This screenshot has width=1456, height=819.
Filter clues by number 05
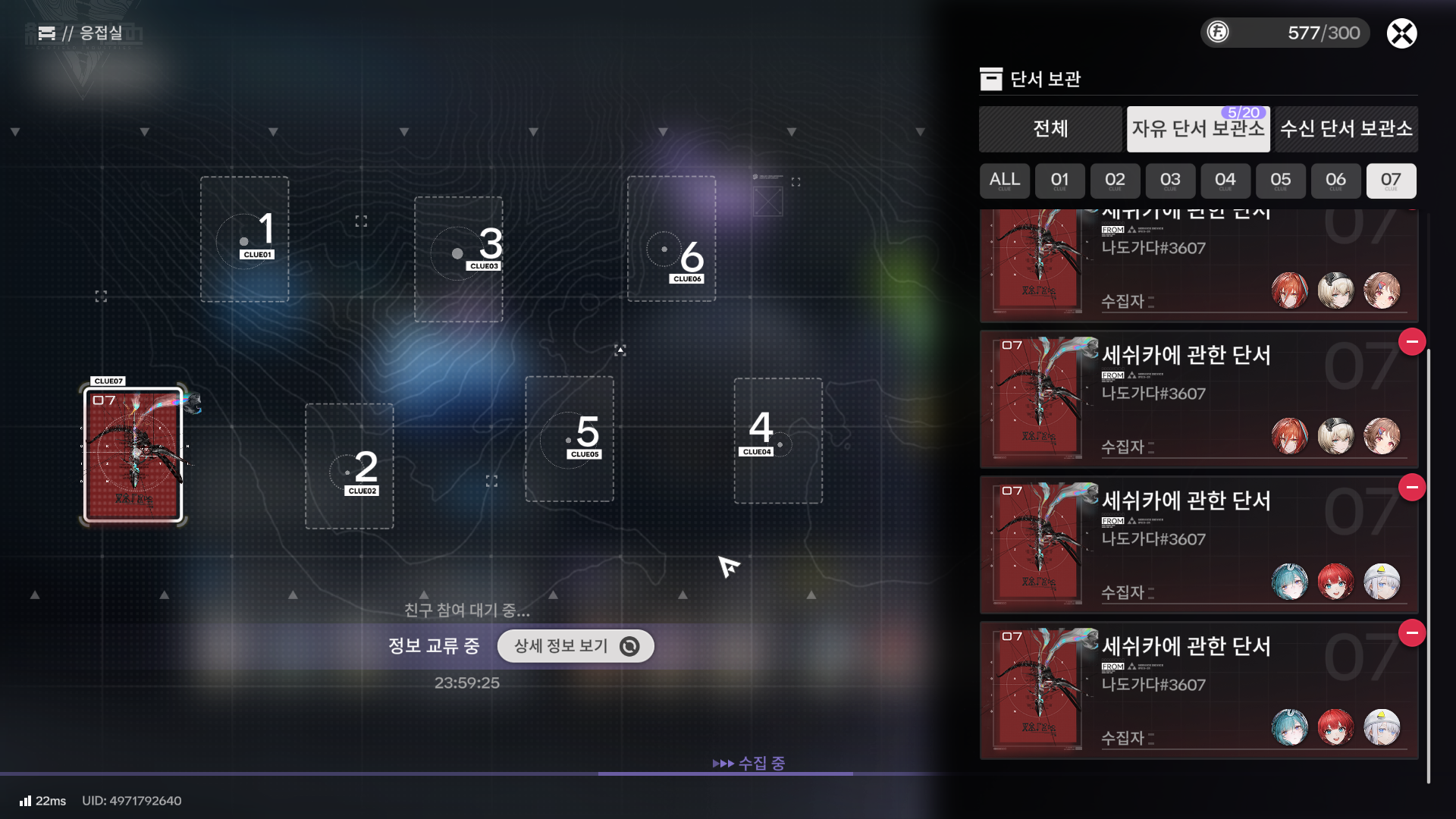coord(1281,180)
